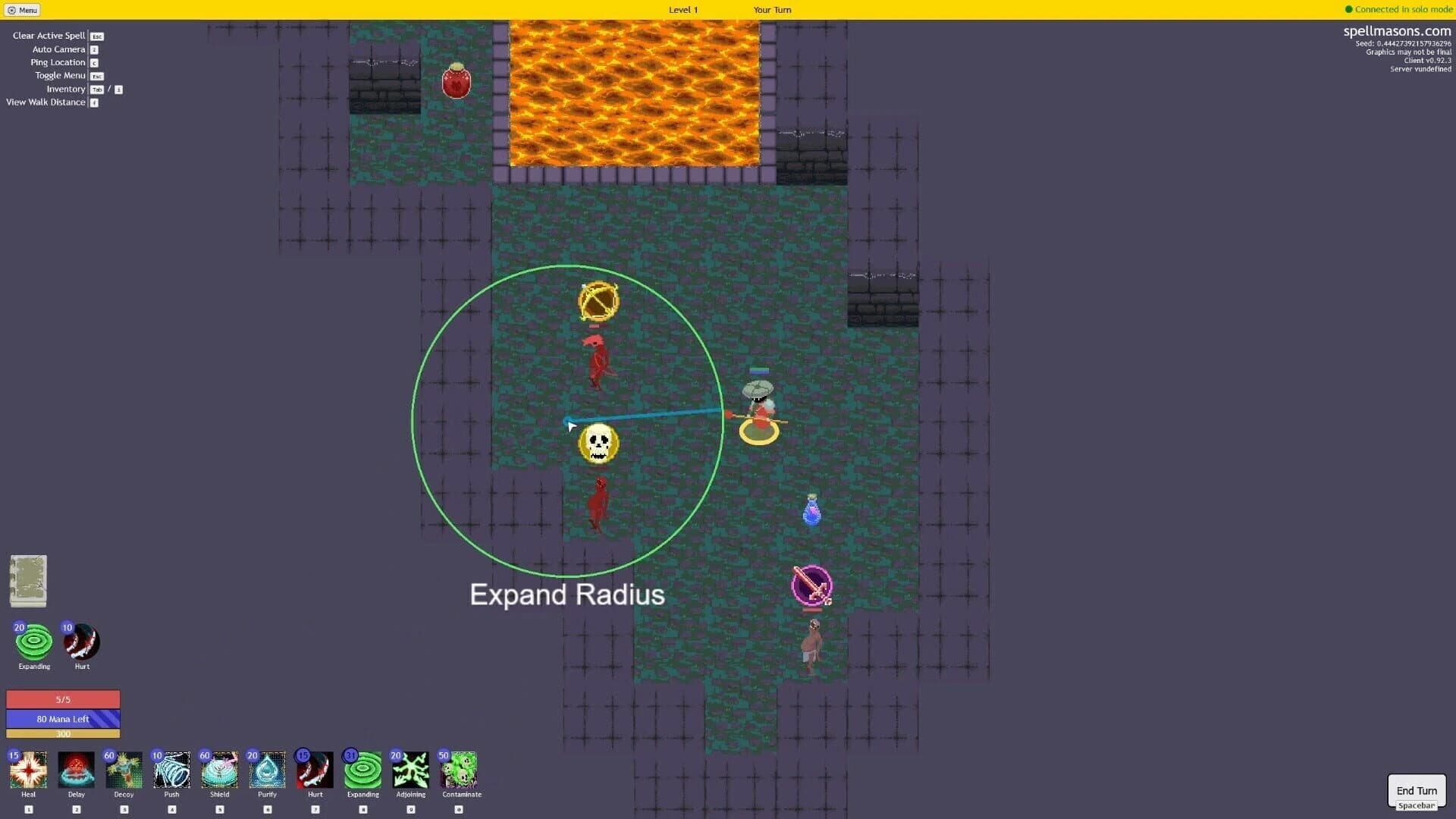
Task: Click the blue mana bar
Action: click(x=63, y=718)
